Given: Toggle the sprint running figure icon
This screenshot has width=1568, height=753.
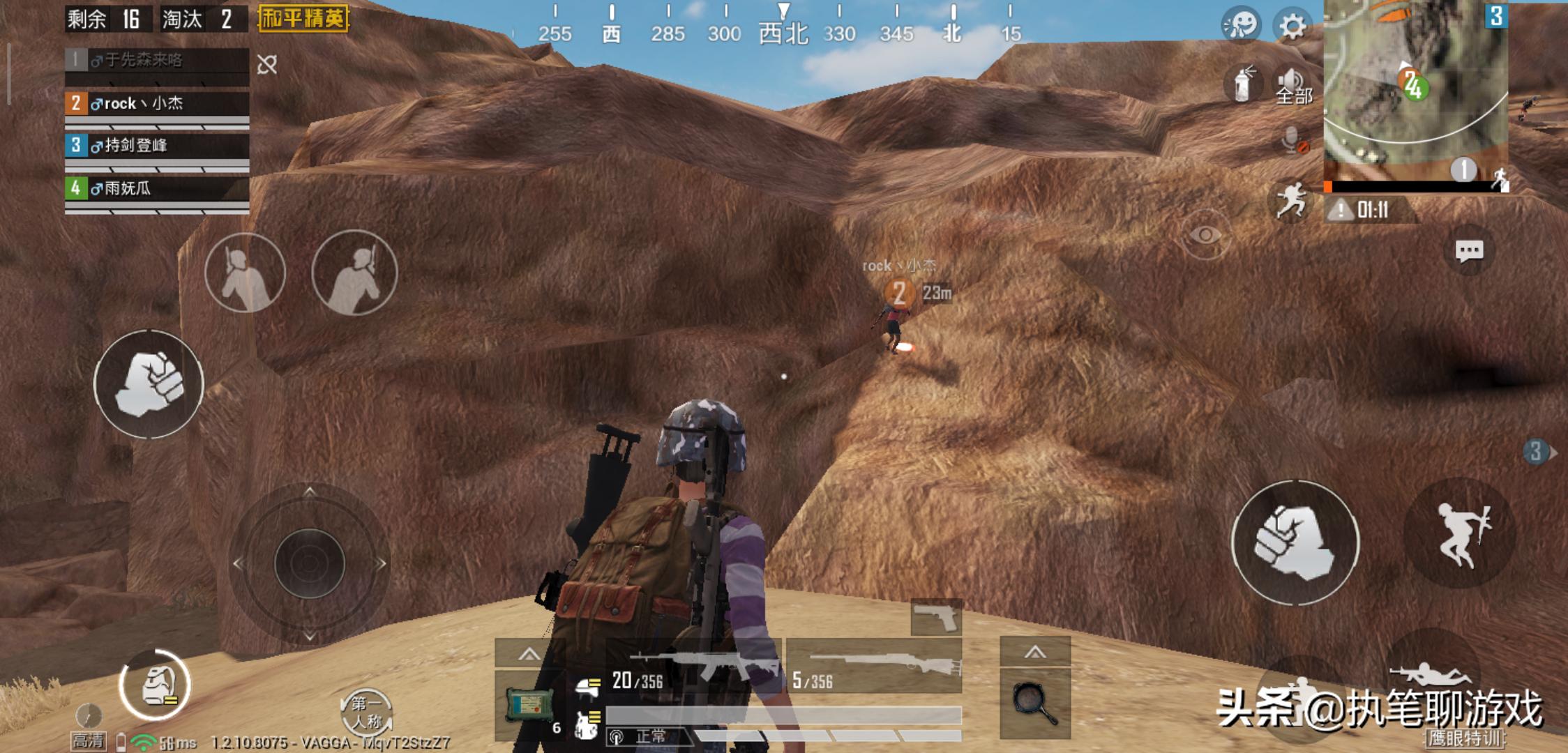Looking at the screenshot, I should point(1290,200).
